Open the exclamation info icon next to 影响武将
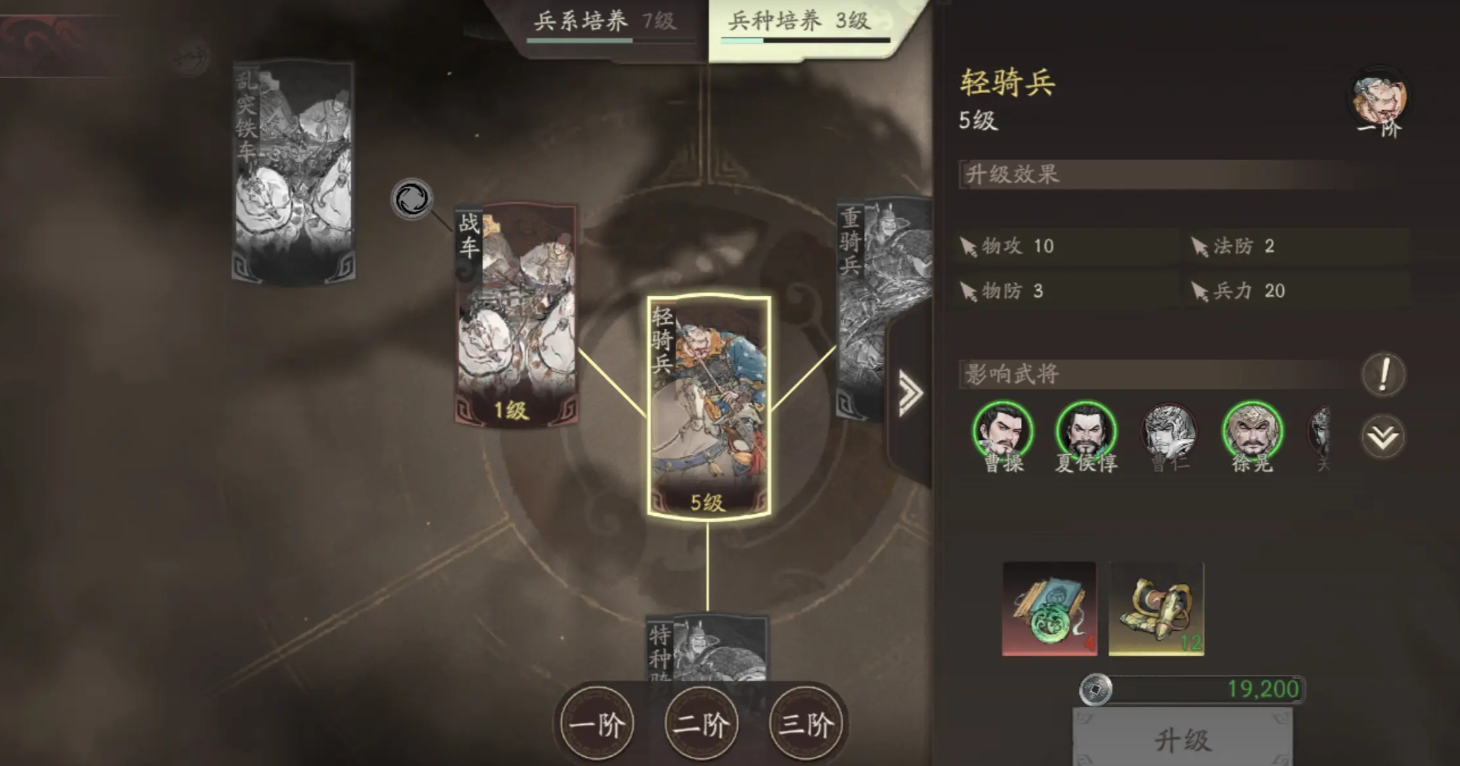 pos(1384,374)
